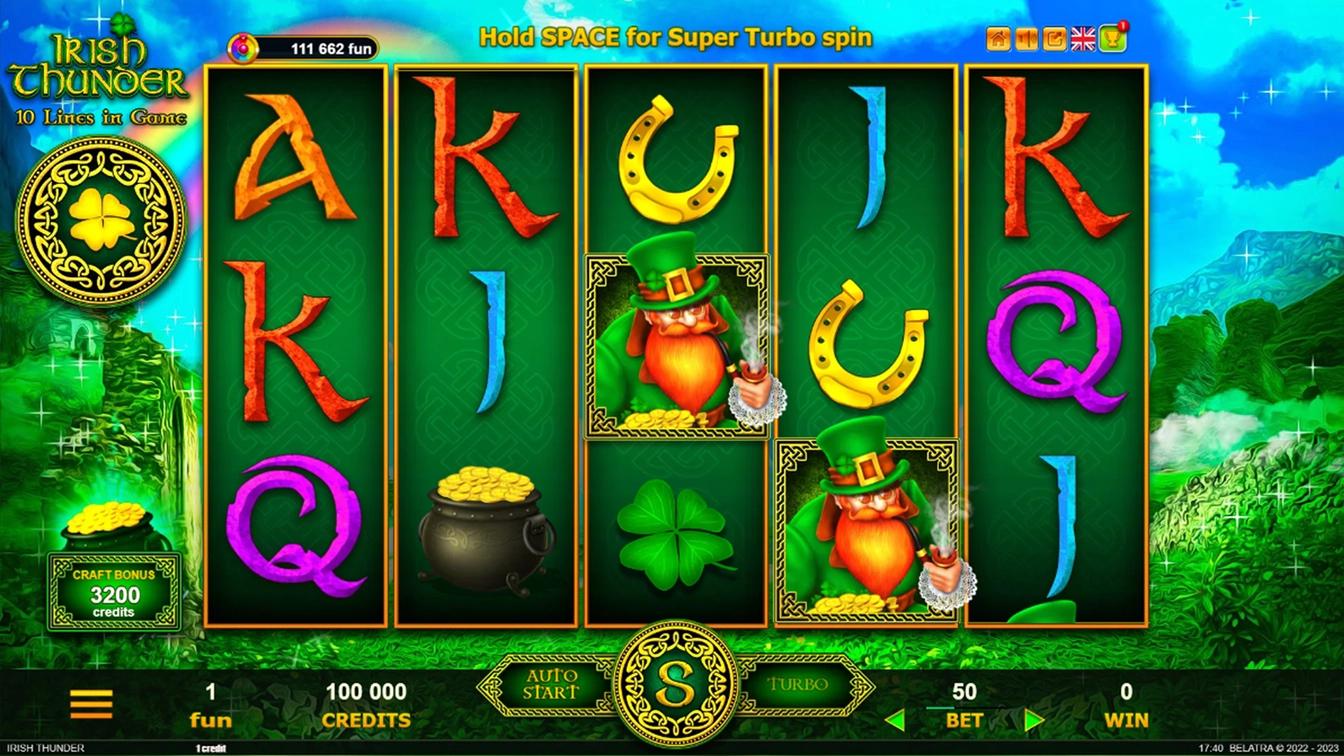
Task: Click the fun balance coin icon
Action: click(242, 47)
